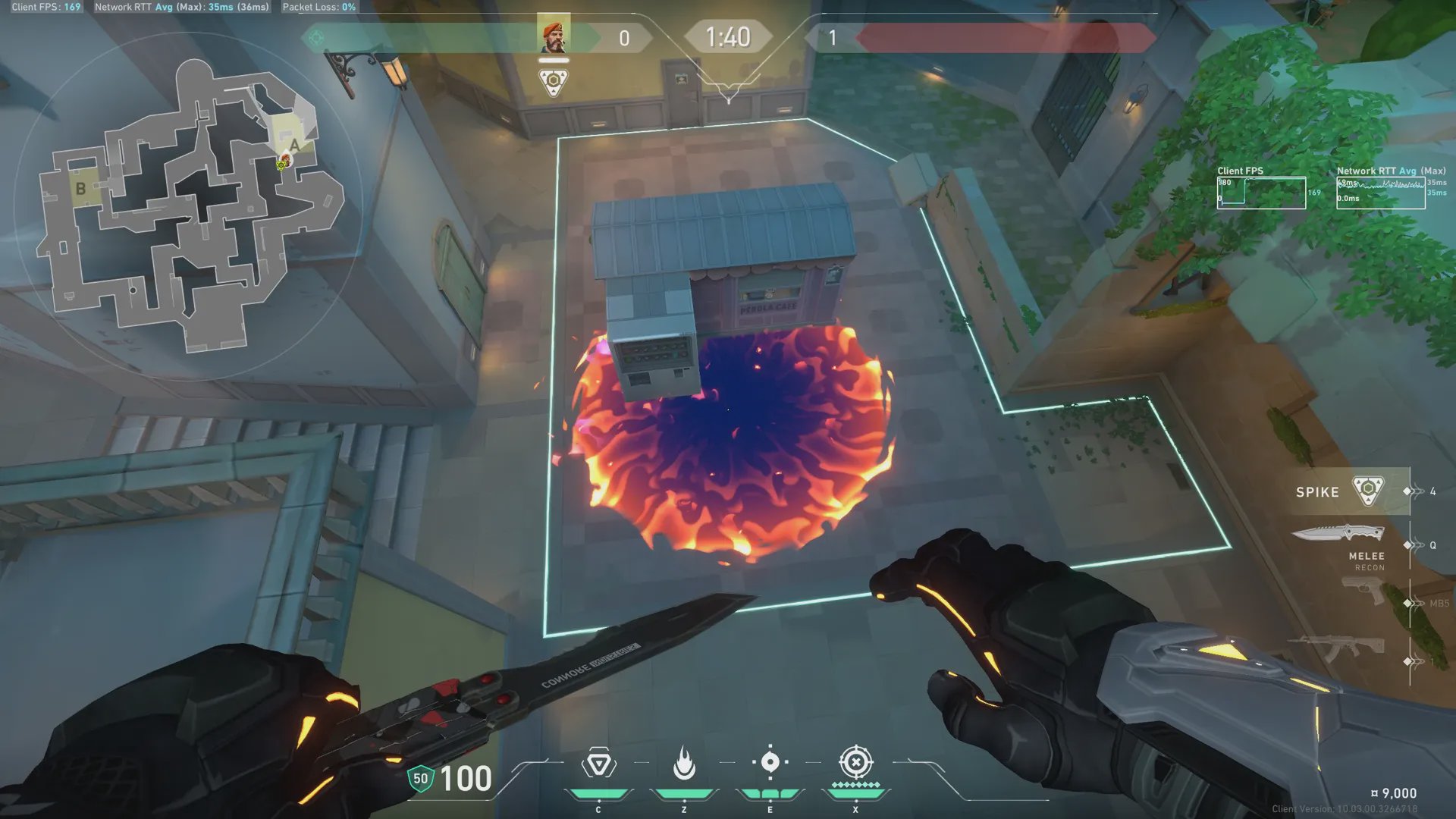Click the A site marker on minimap
Image resolution: width=1456 pixels, height=819 pixels.
click(x=294, y=144)
